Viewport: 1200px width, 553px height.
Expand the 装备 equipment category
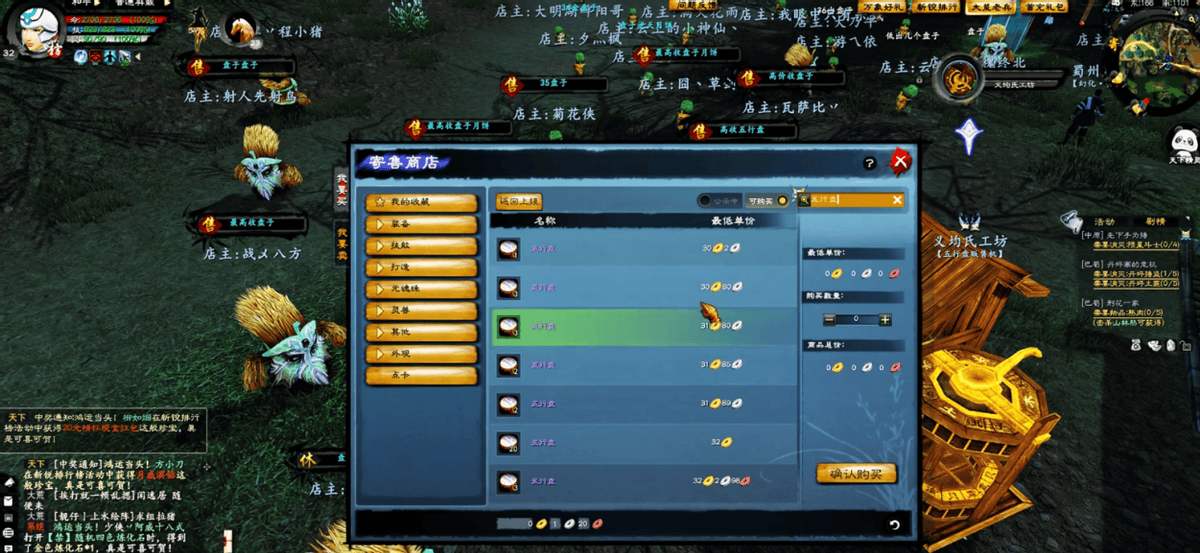click(x=421, y=223)
